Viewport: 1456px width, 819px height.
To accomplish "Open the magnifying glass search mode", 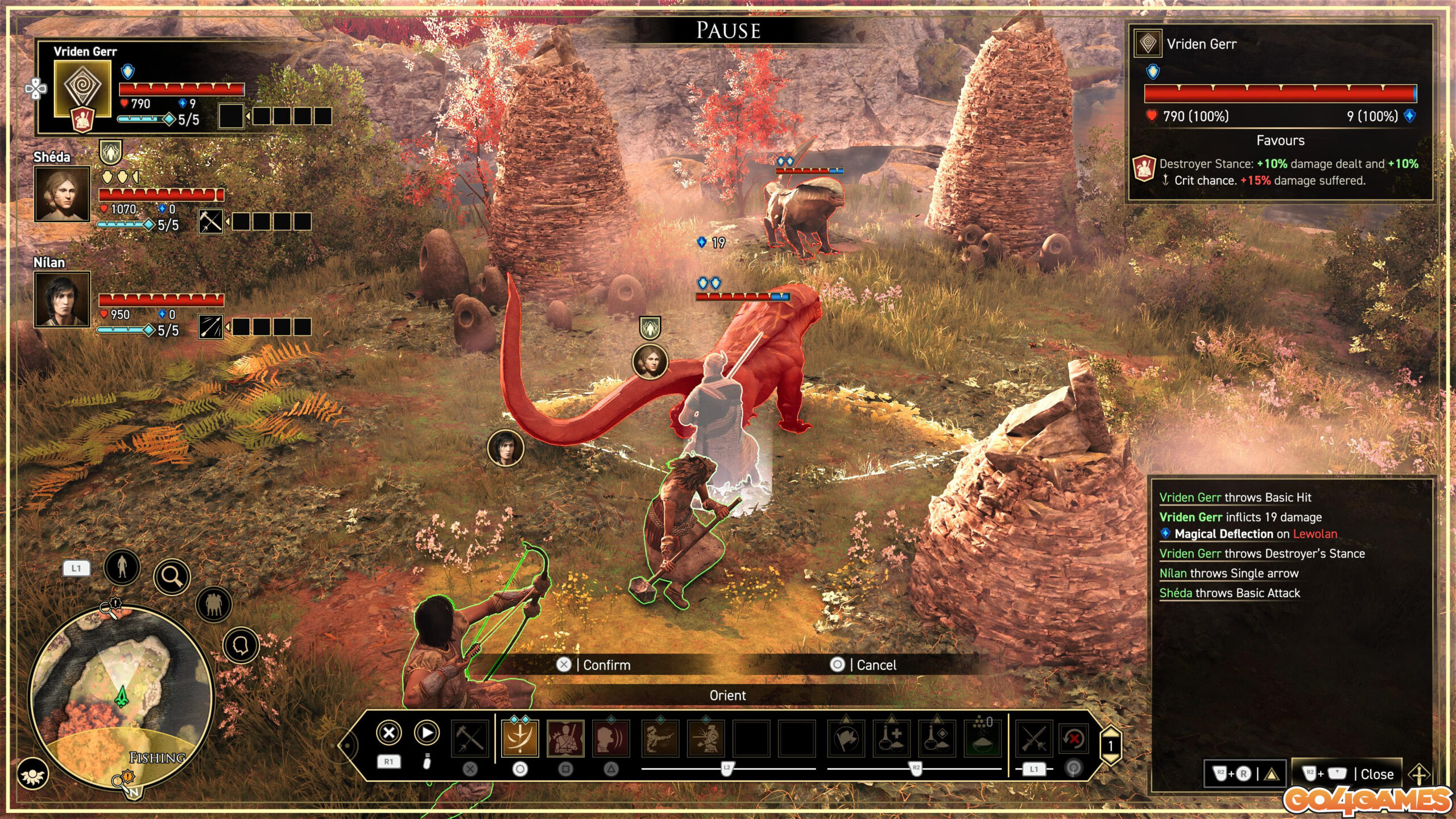I will click(172, 577).
